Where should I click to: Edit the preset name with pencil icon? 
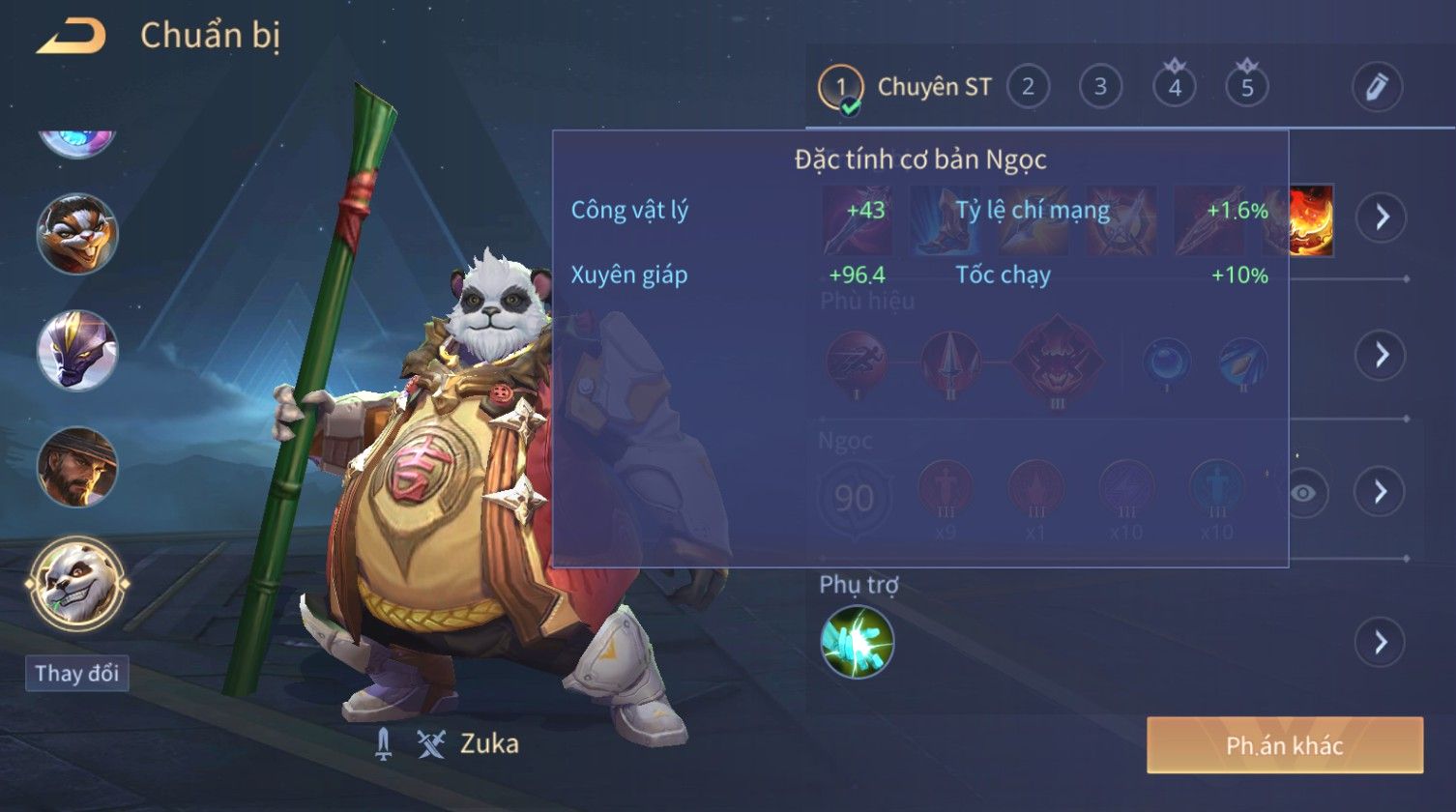point(1377,87)
